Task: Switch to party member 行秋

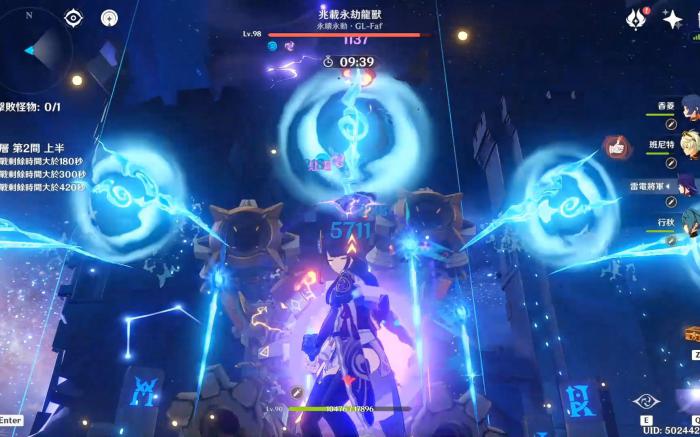Action: (x=689, y=222)
